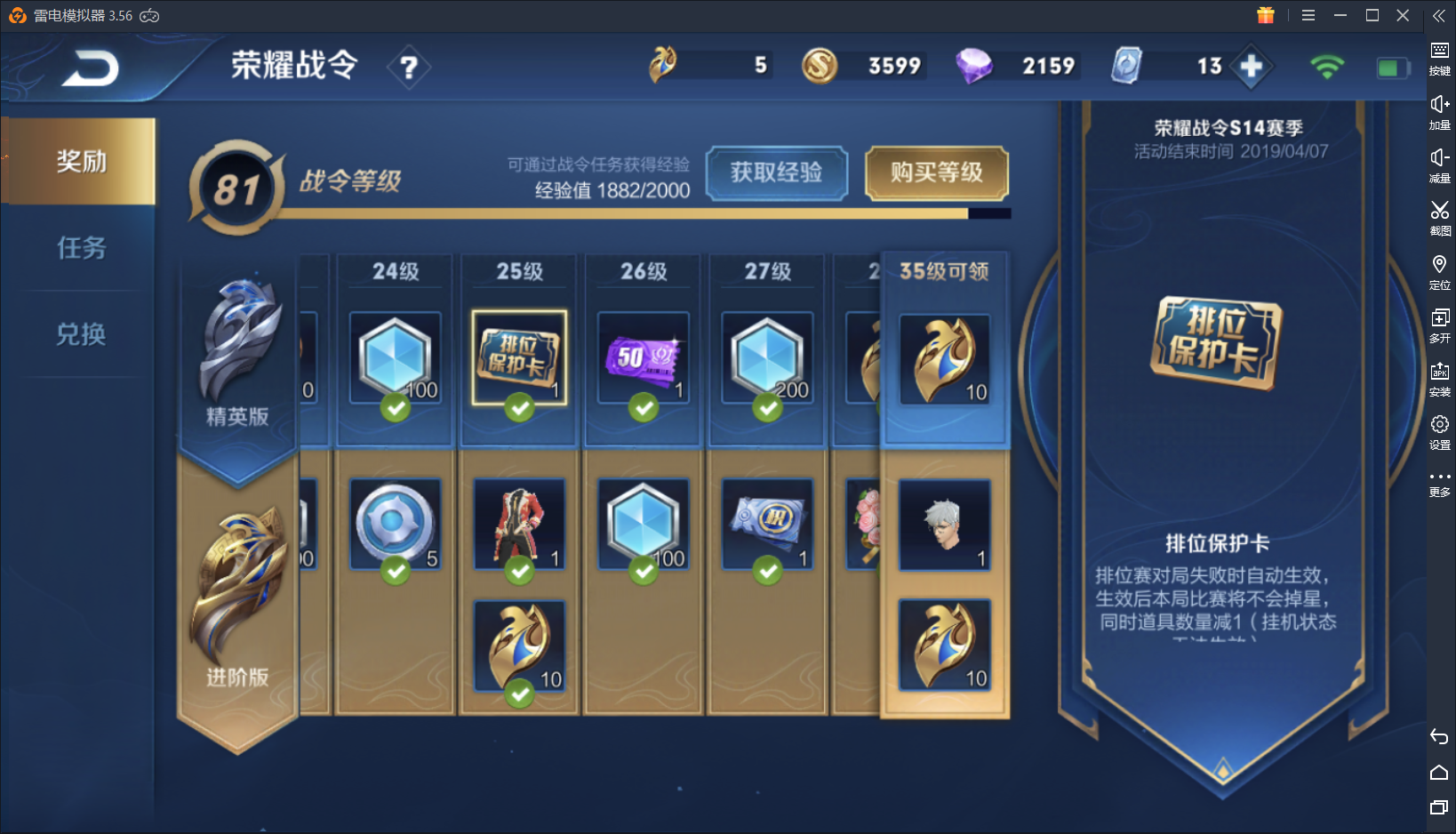Screen dimensions: 1456x834
Task: Click the 获取经验 button
Action: click(x=776, y=172)
